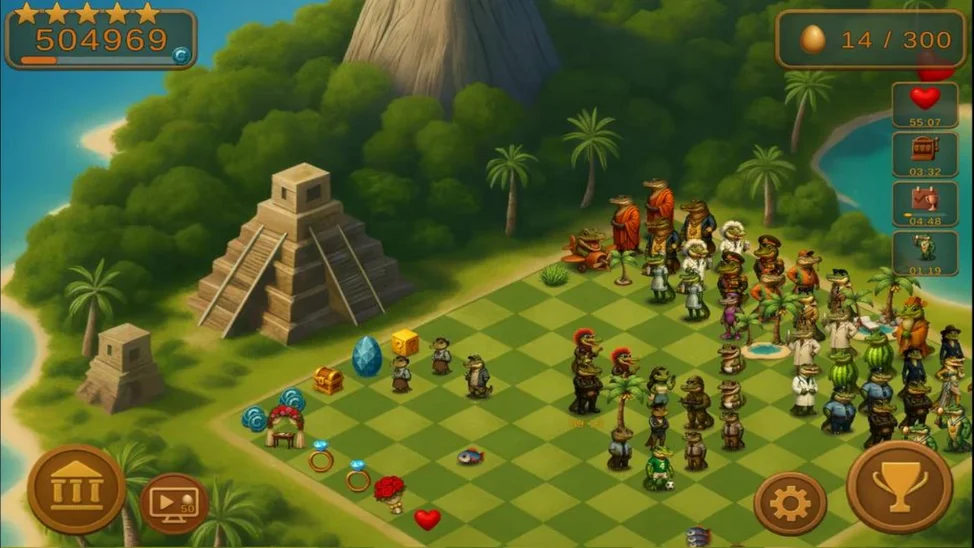Viewport: 974px width, 548px height.
Task: Watch the video ad for 50 eggs
Action: (173, 503)
